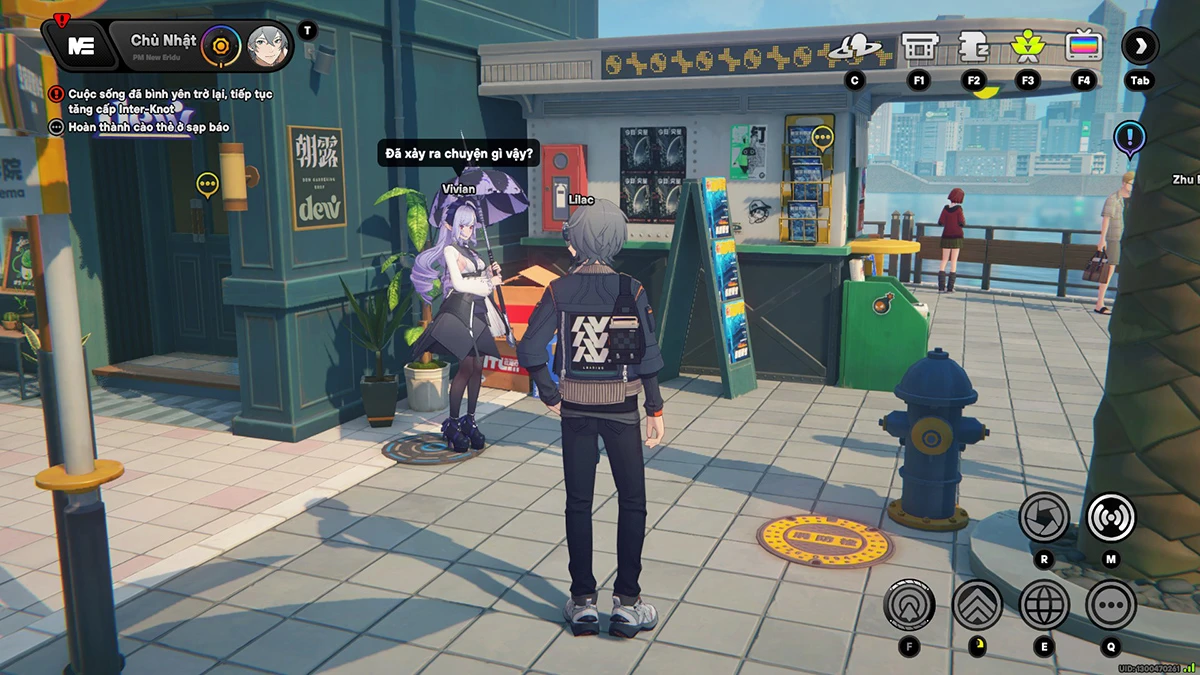Viewport: 1200px width, 675px height.
Task: Expand the top bar with the arrow button
Action: (1139, 46)
